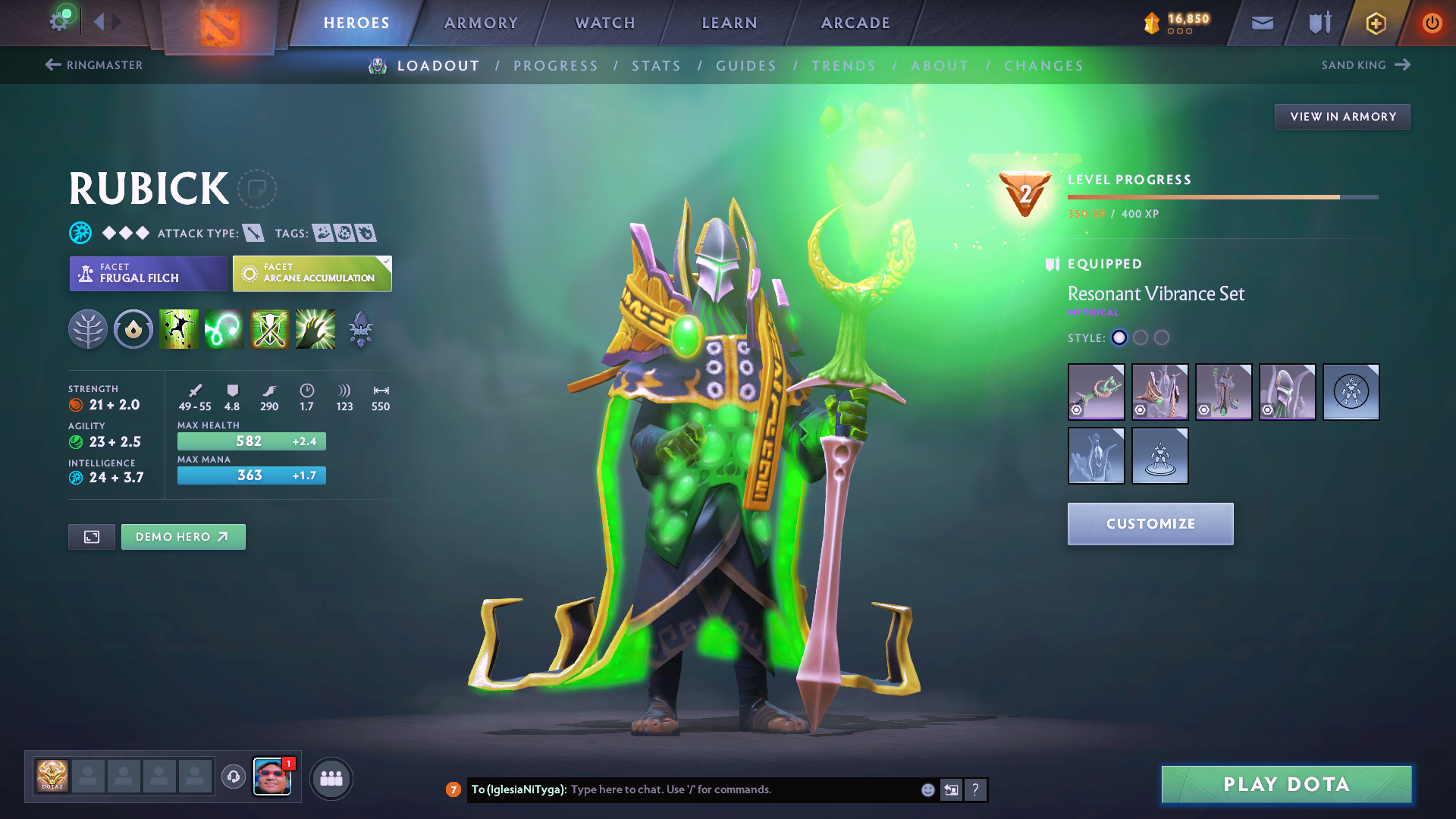This screenshot has width=1456, height=819.
Task: Open the mail envelope icon
Action: [1262, 23]
